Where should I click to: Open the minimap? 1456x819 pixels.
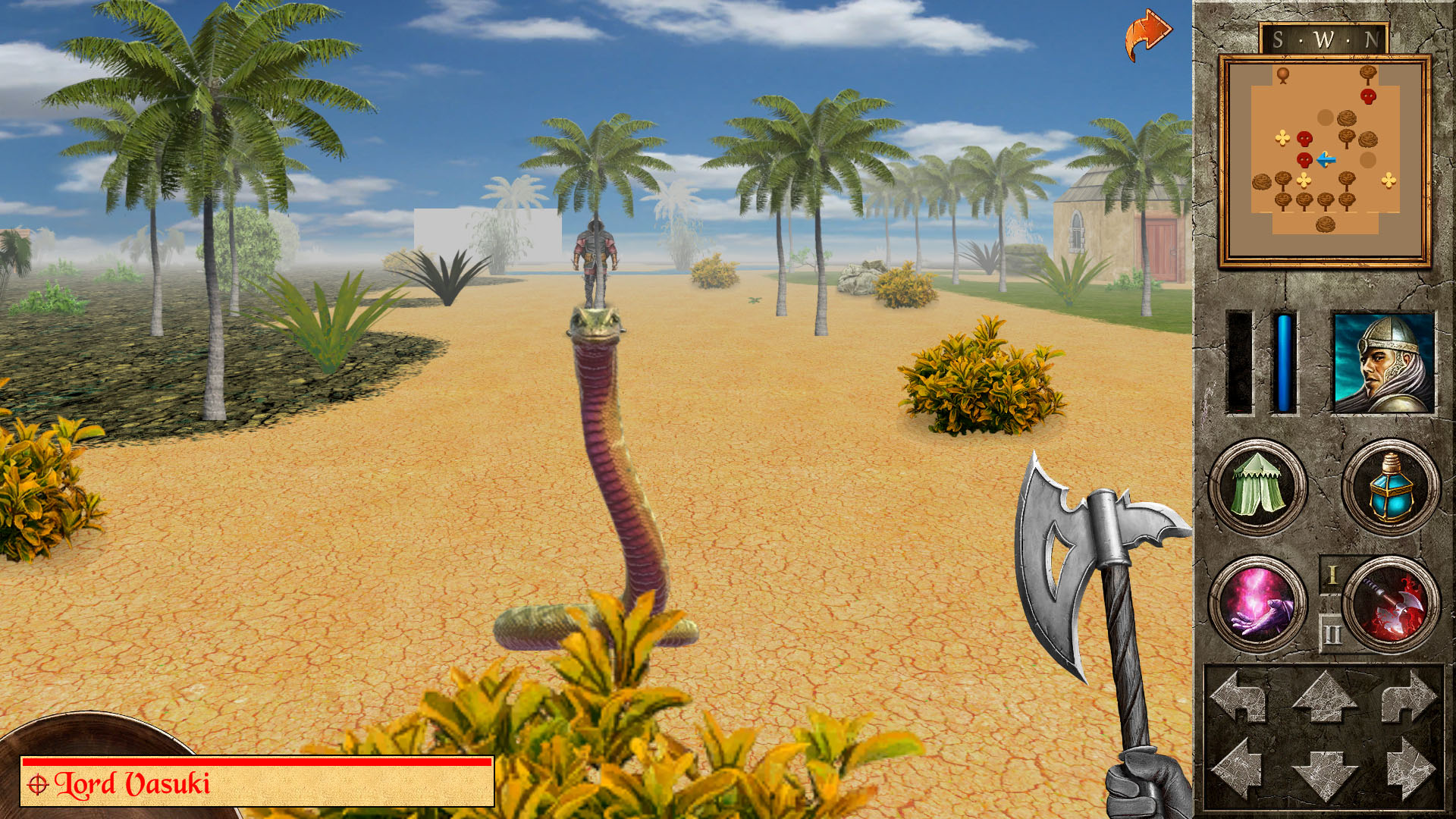[x=1324, y=161]
